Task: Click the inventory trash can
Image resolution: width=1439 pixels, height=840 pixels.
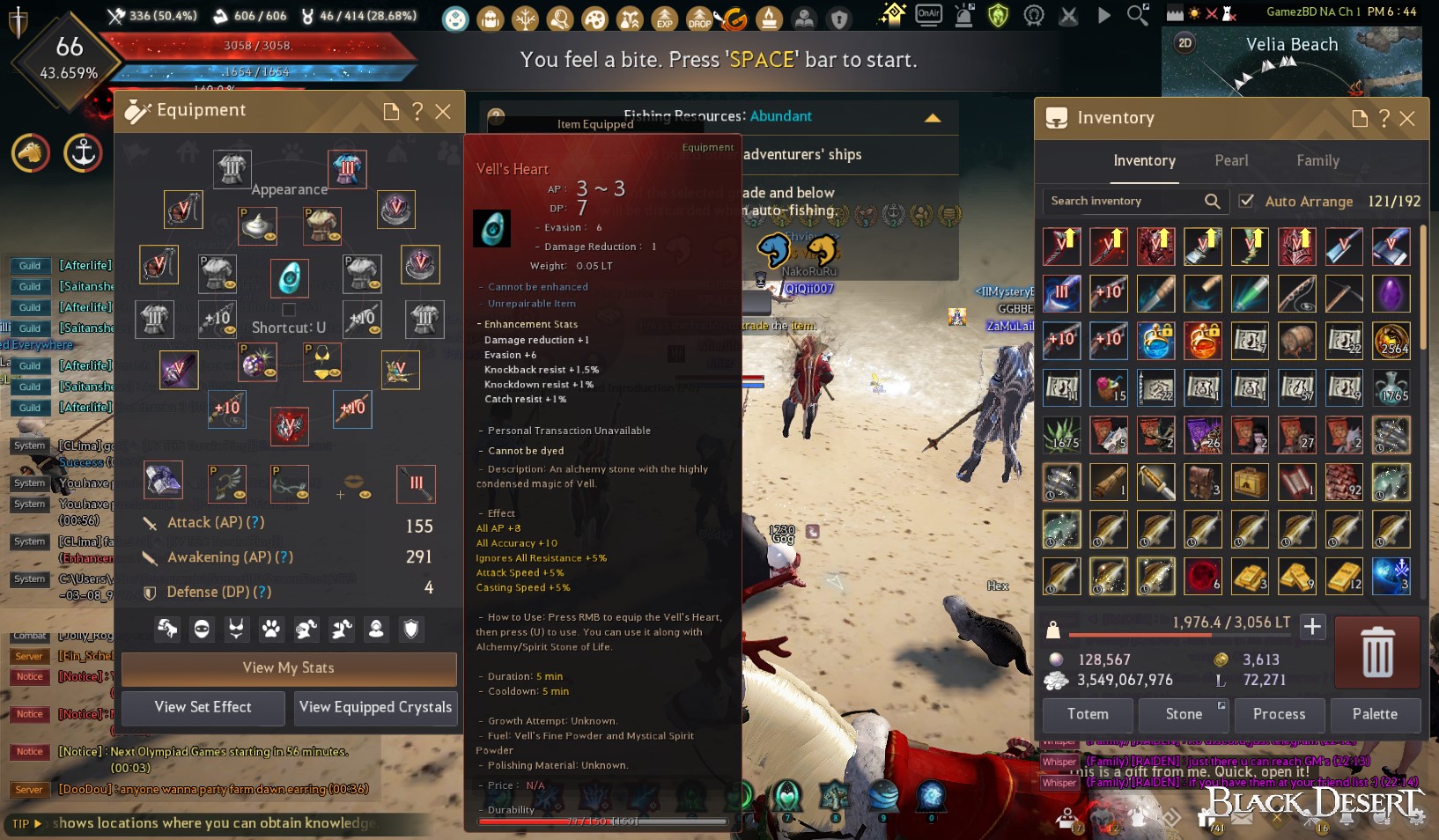Action: pos(1377,652)
